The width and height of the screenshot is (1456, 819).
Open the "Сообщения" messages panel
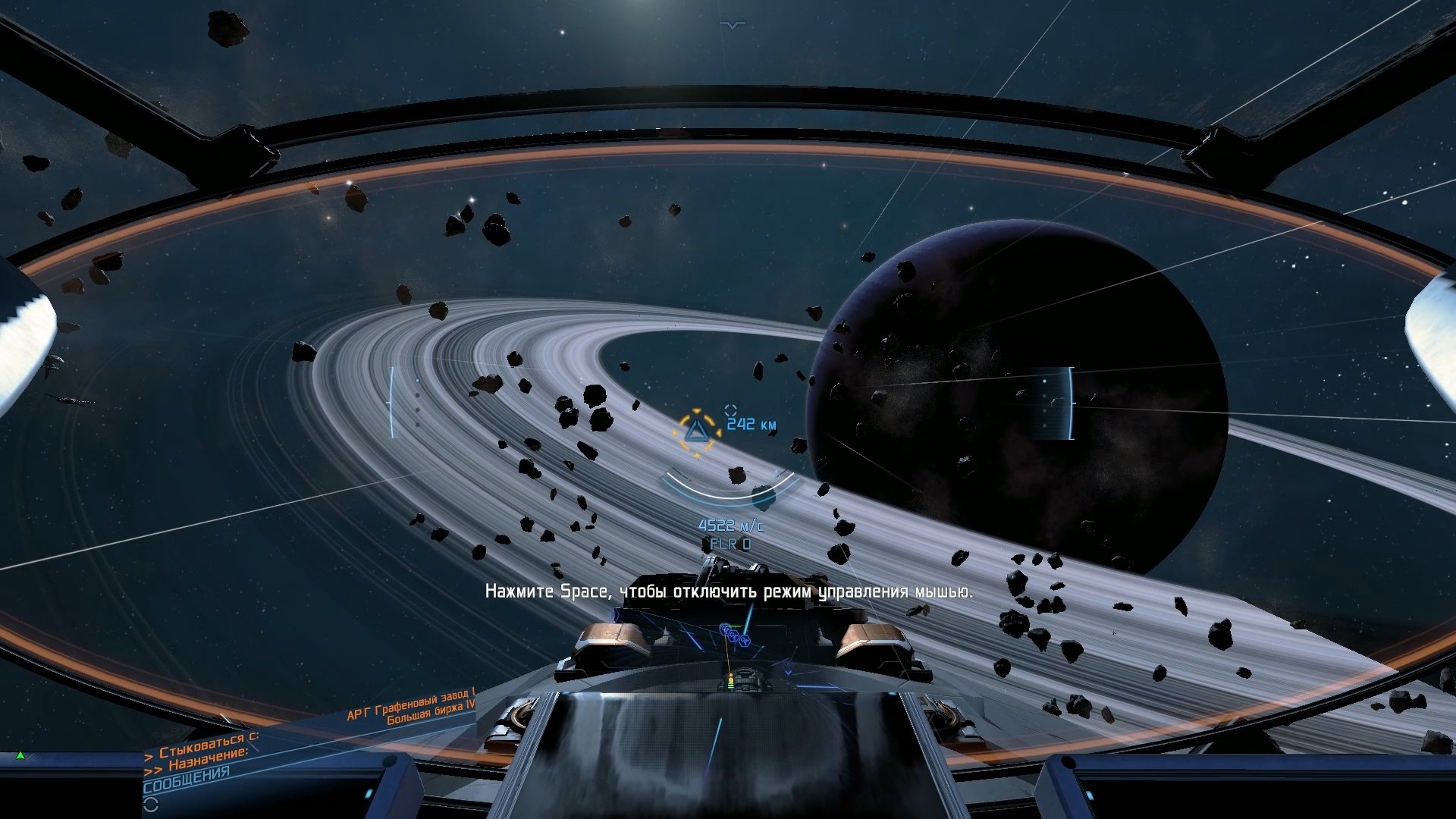pos(187,779)
